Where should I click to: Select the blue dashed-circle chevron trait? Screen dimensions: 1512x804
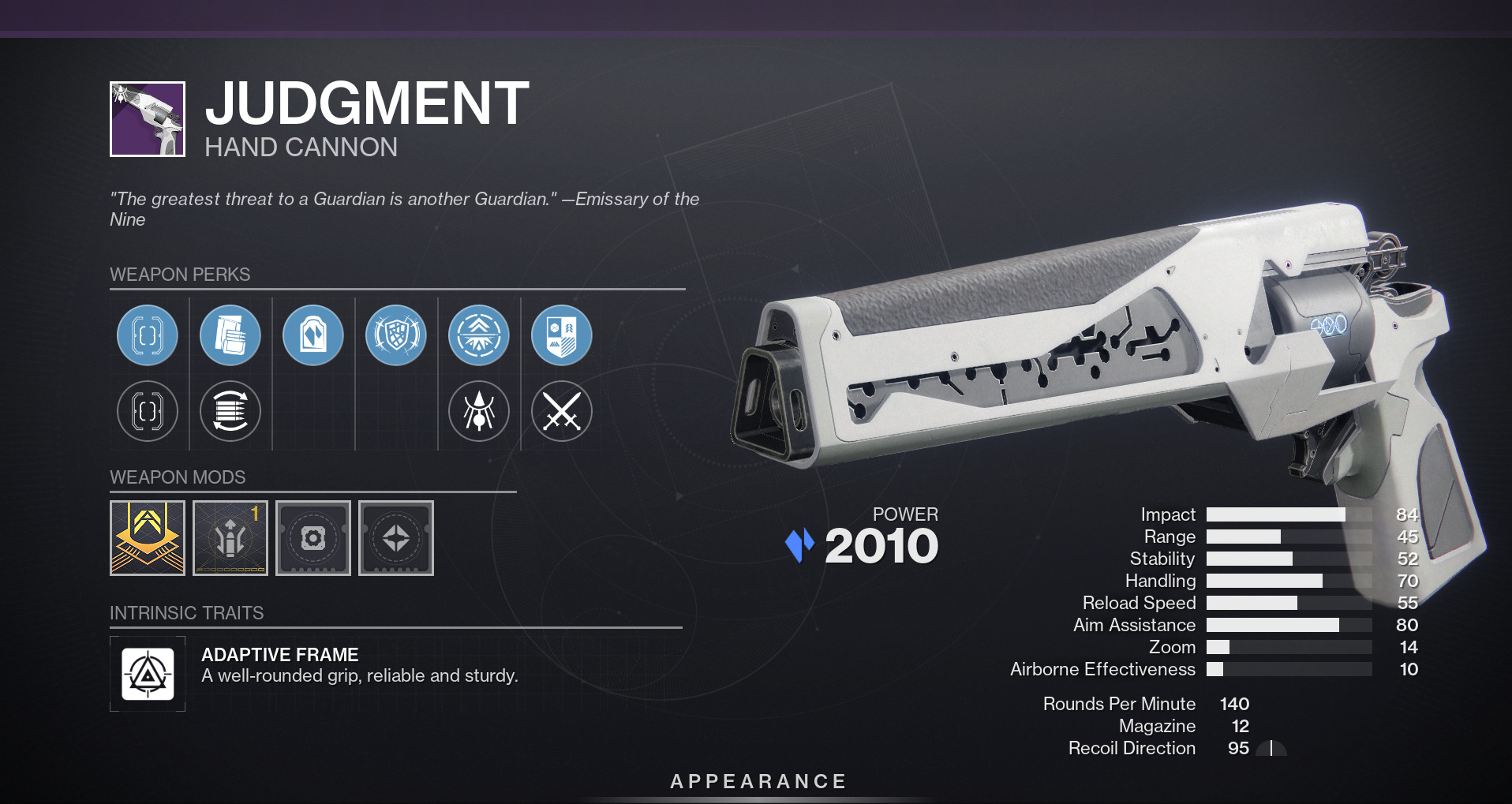pyautogui.click(x=479, y=335)
